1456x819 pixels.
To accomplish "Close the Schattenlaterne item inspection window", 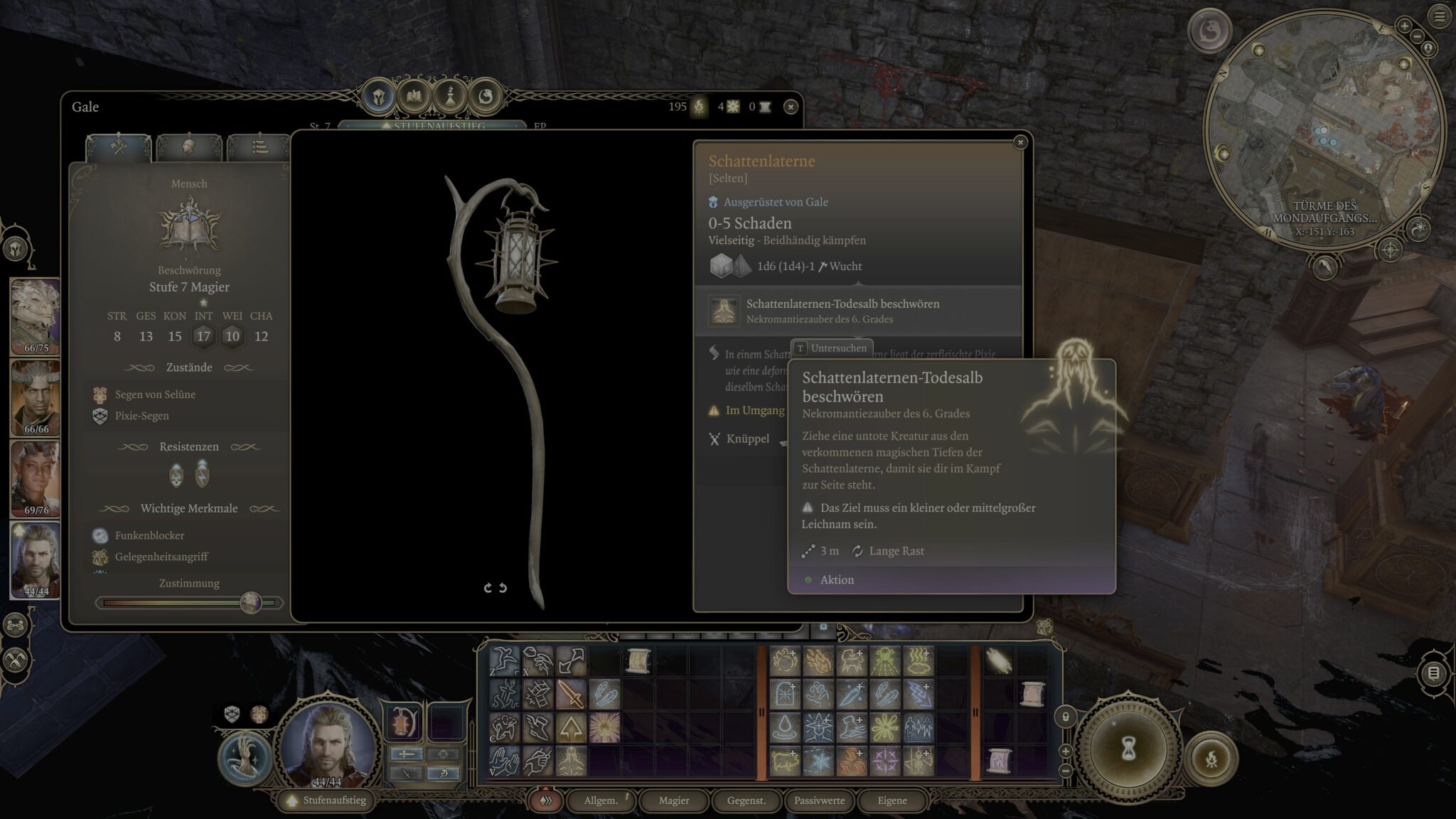I will coord(1020,142).
